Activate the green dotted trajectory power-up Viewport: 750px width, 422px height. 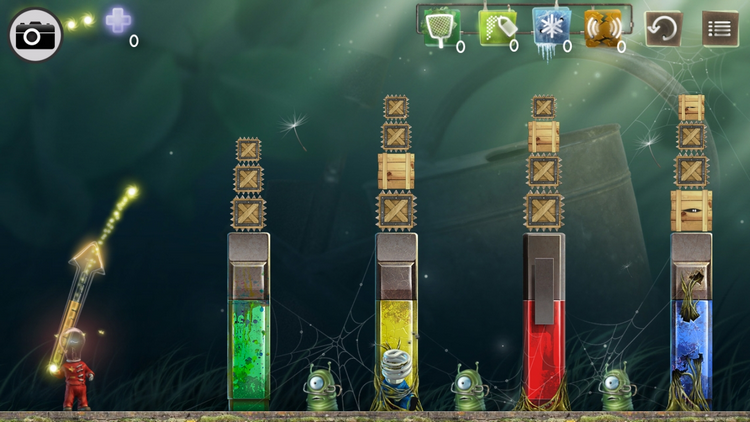493,26
